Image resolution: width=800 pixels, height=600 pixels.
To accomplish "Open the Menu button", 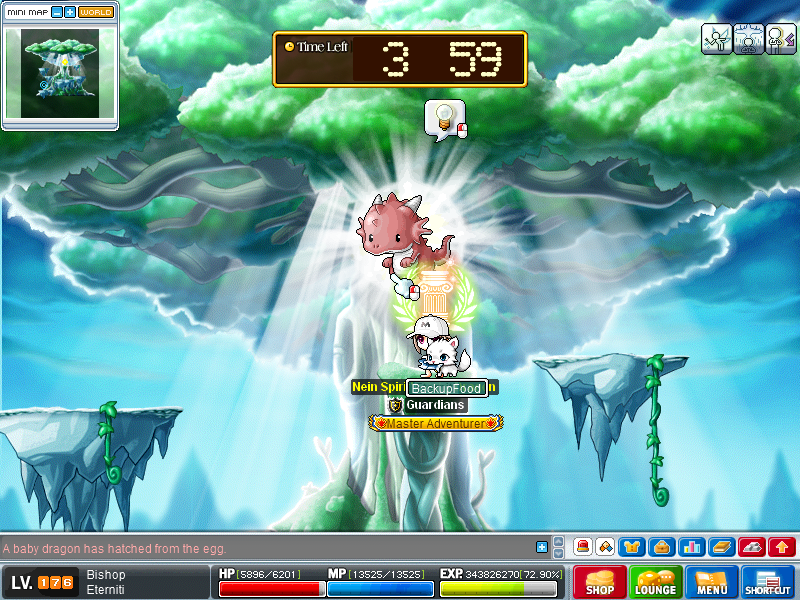I will click(712, 582).
